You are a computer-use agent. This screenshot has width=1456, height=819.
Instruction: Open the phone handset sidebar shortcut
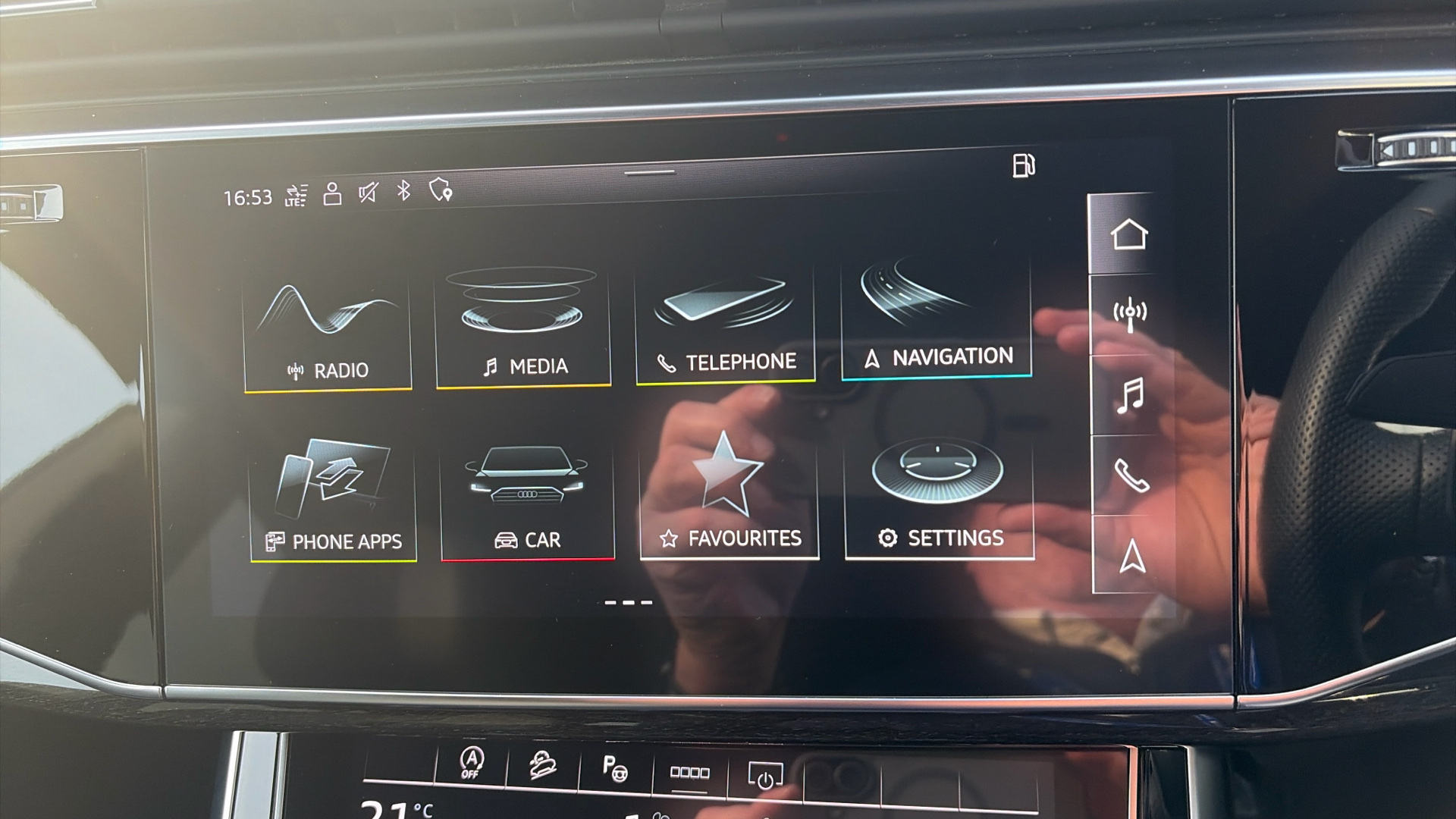(1131, 476)
